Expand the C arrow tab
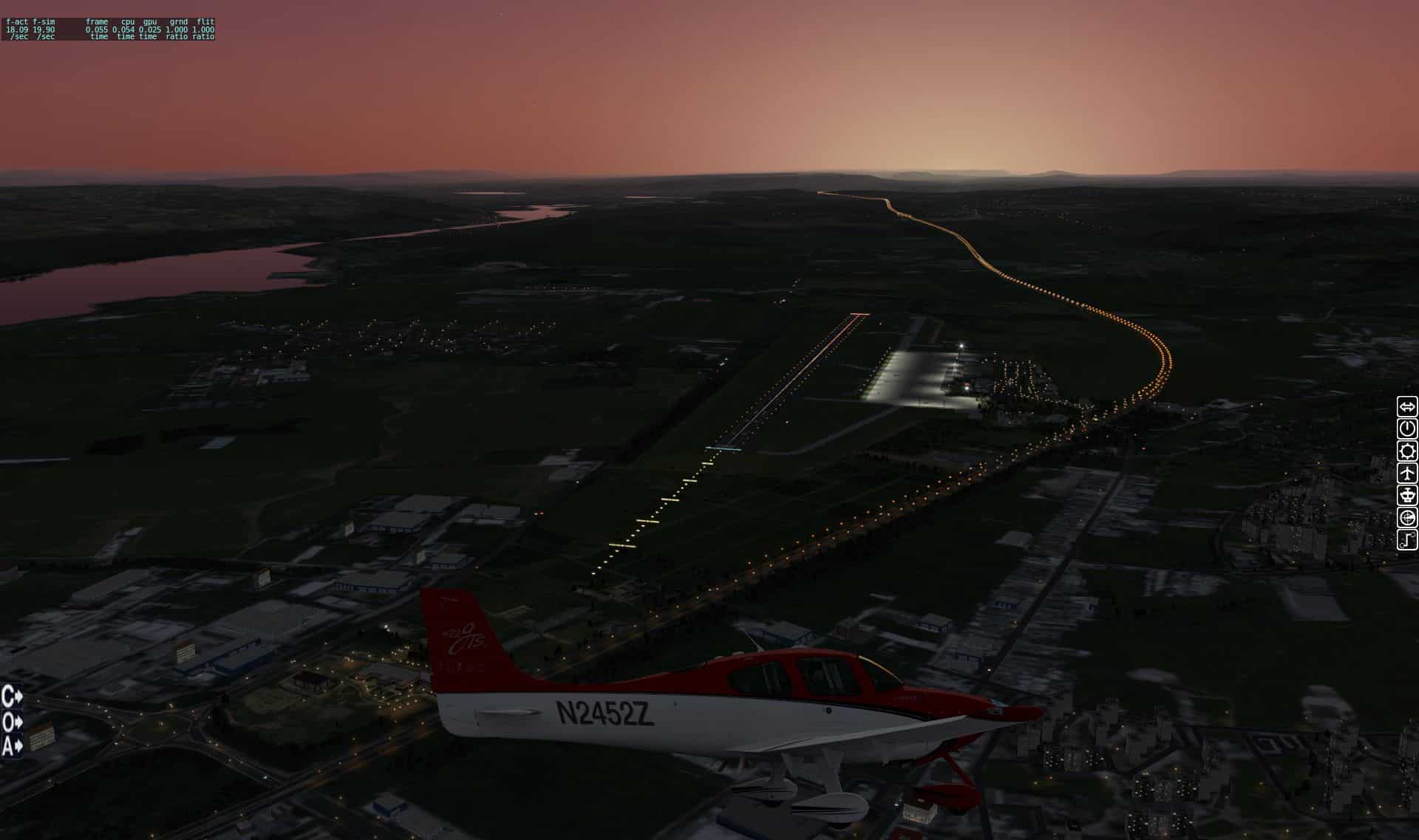Viewport: 1419px width, 840px height. pyautogui.click(x=12, y=697)
